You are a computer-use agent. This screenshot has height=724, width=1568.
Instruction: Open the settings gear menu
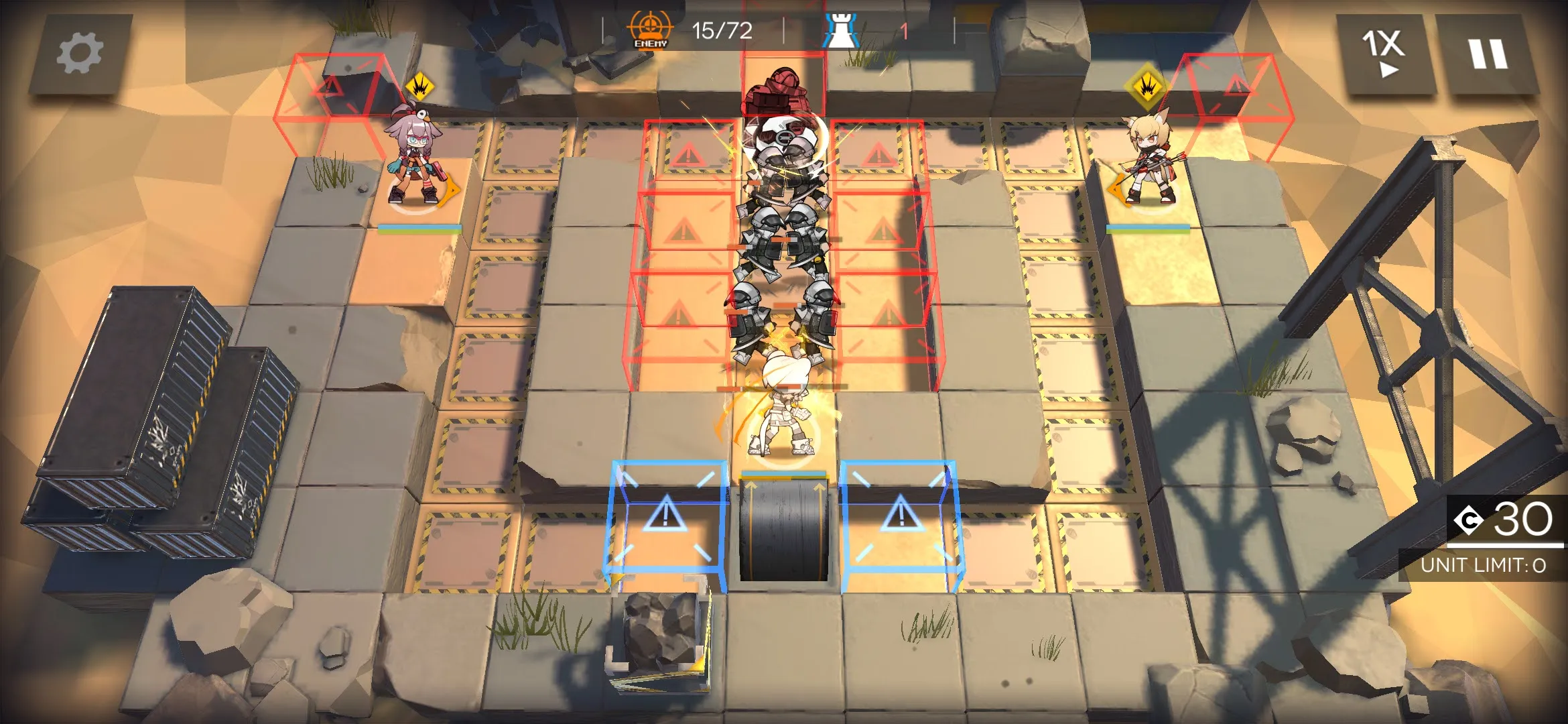[x=80, y=54]
